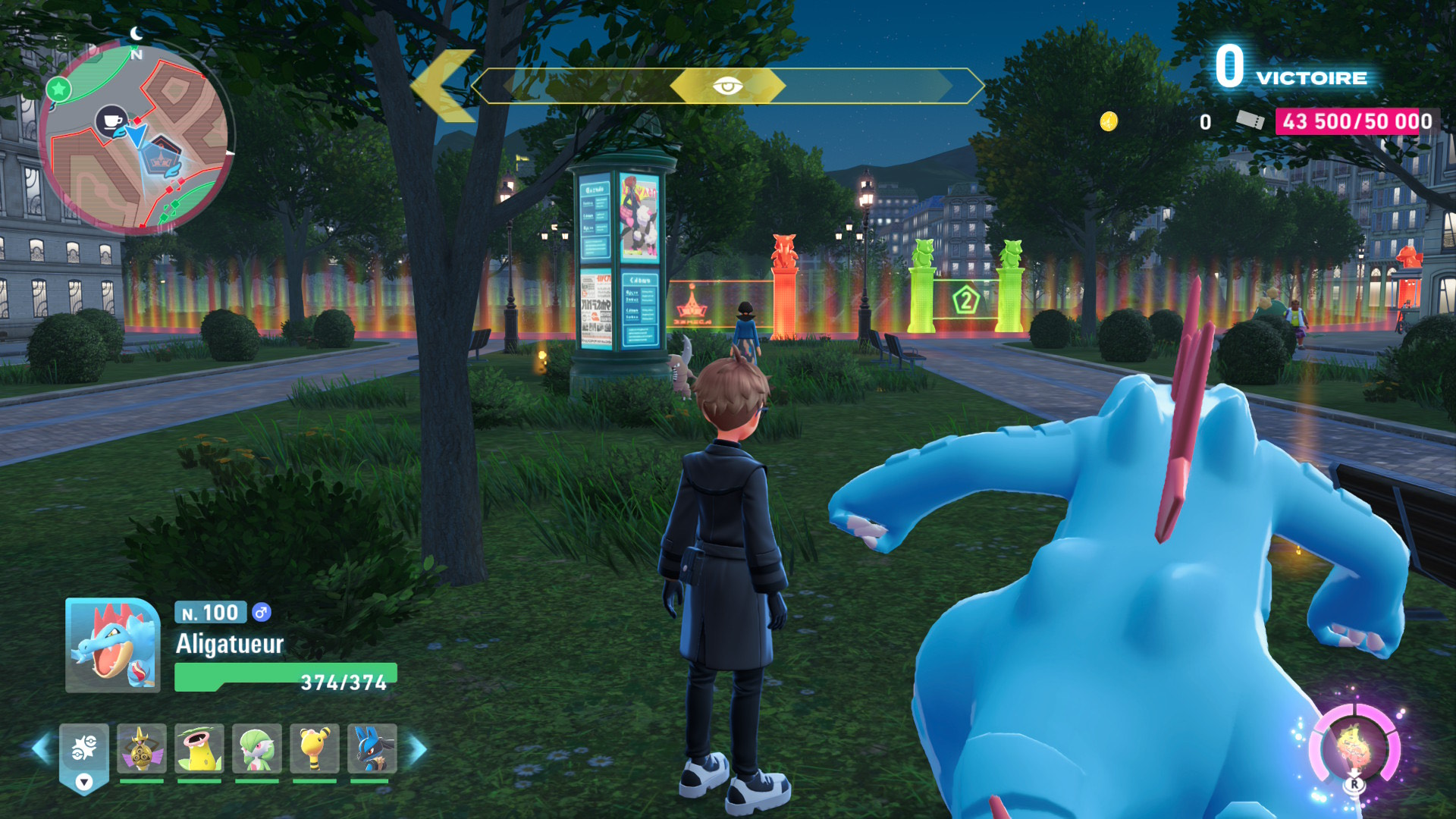The image size is (1456, 819).
Task: Click the yellow left arrow beside the compass
Action: tap(444, 86)
